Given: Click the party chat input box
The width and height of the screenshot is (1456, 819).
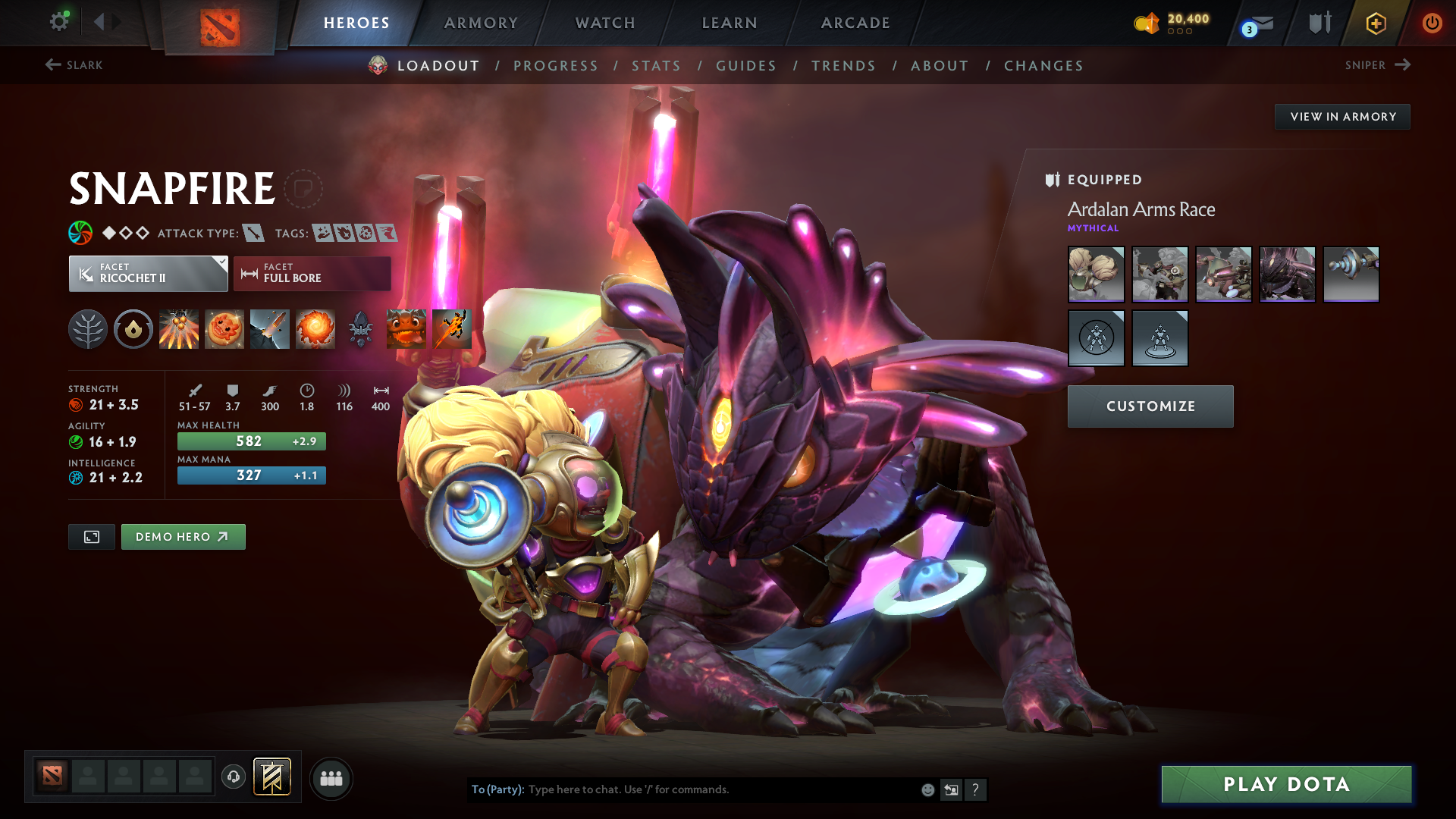Looking at the screenshot, I should click(720, 789).
